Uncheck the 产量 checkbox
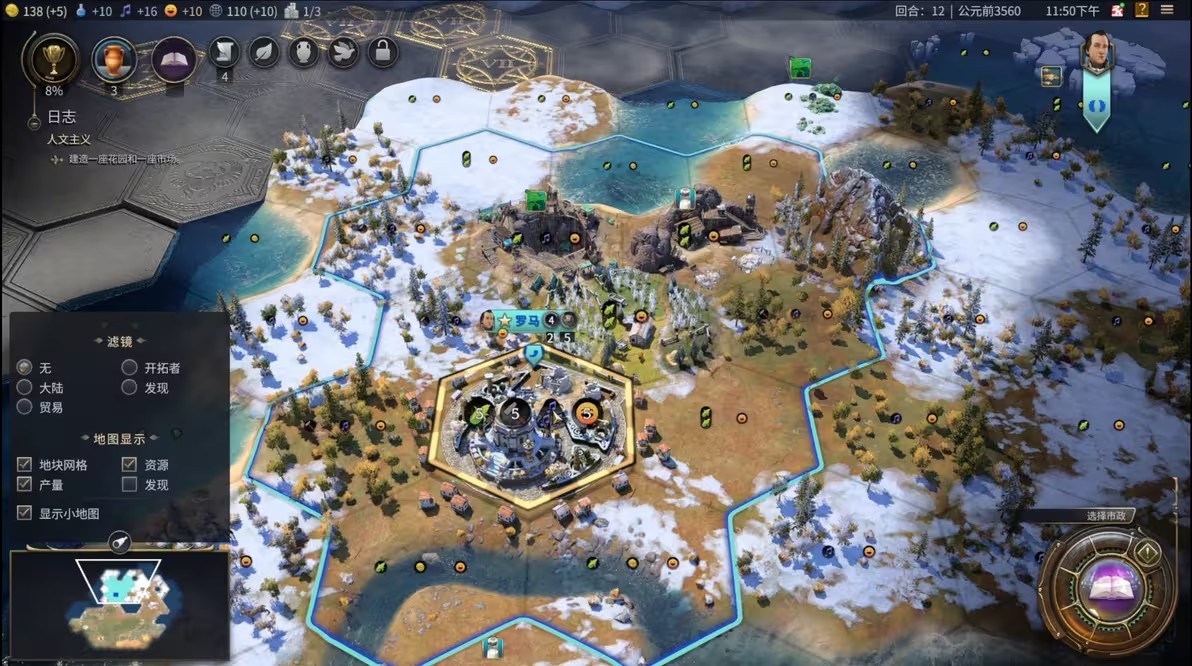Viewport: 1192px width, 666px height. coord(25,484)
